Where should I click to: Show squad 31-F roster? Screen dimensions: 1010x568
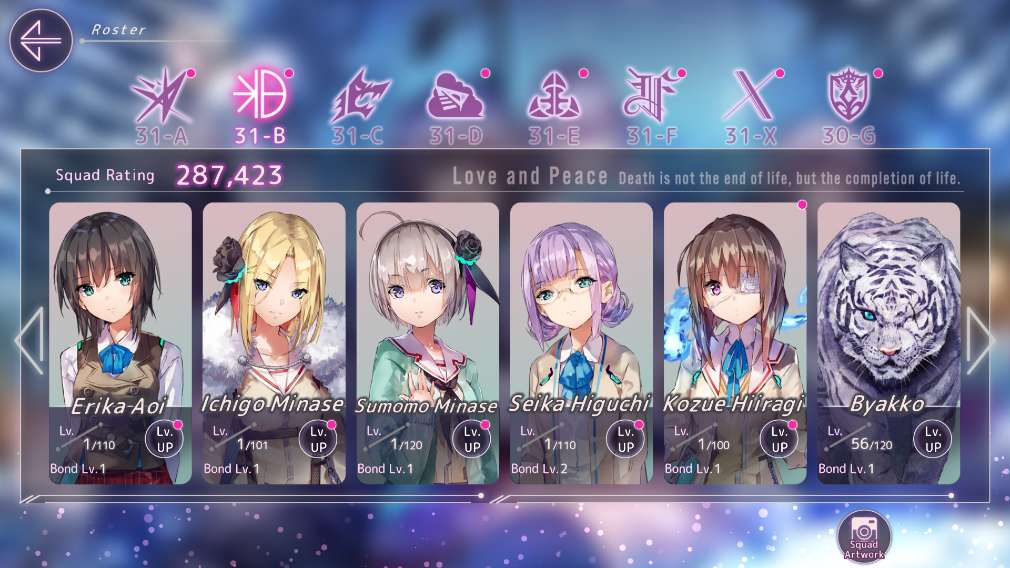point(653,103)
